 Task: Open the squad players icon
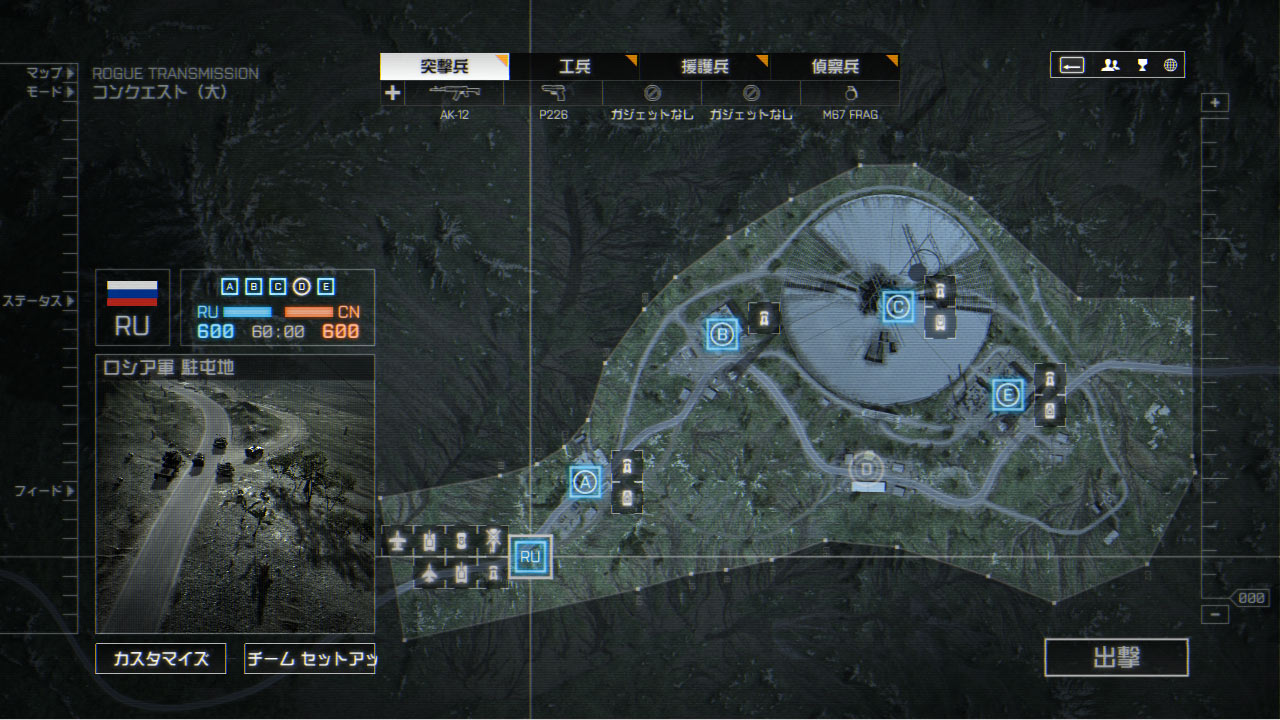(x=1110, y=66)
